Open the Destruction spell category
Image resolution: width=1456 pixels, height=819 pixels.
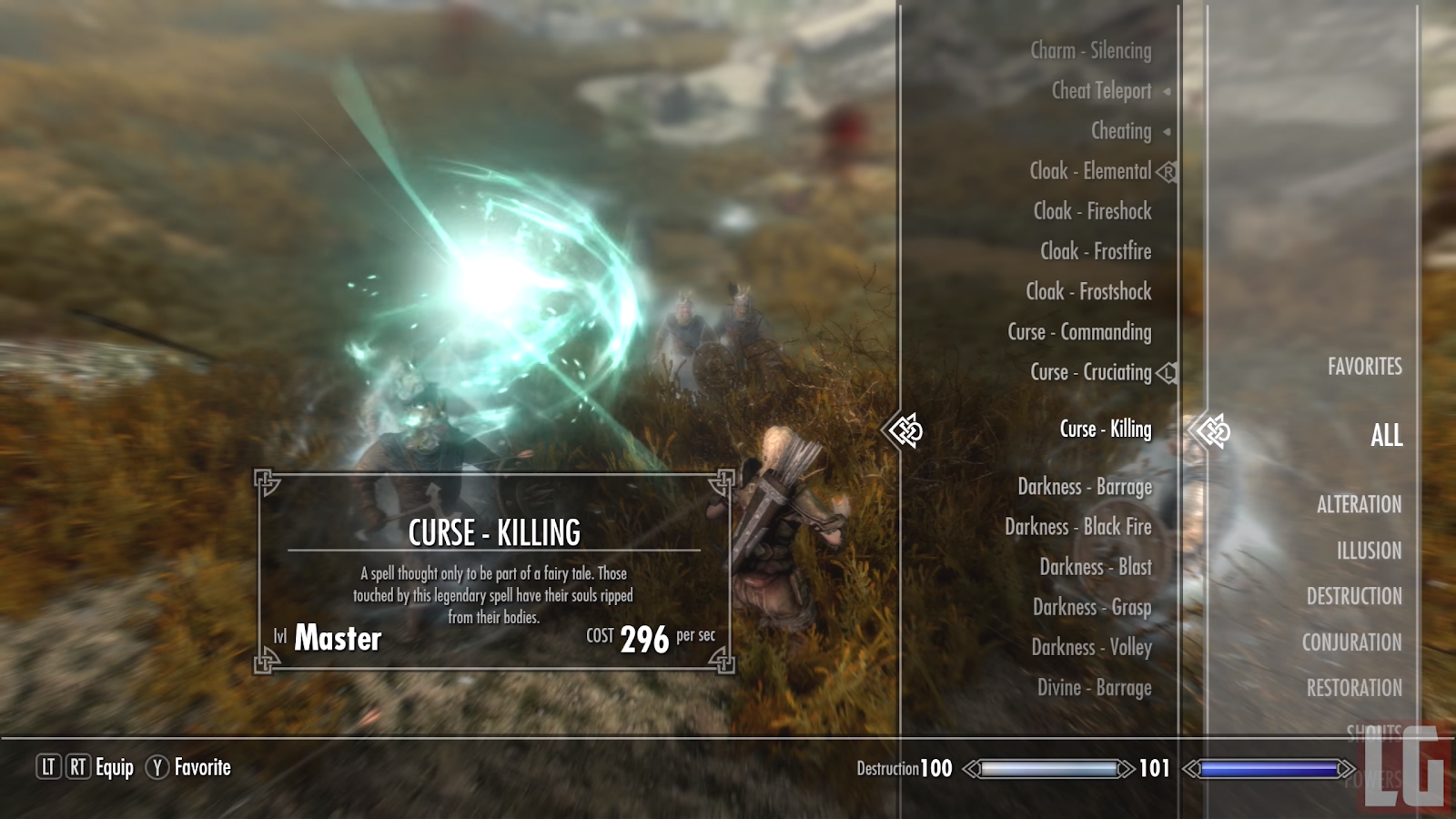[1354, 596]
